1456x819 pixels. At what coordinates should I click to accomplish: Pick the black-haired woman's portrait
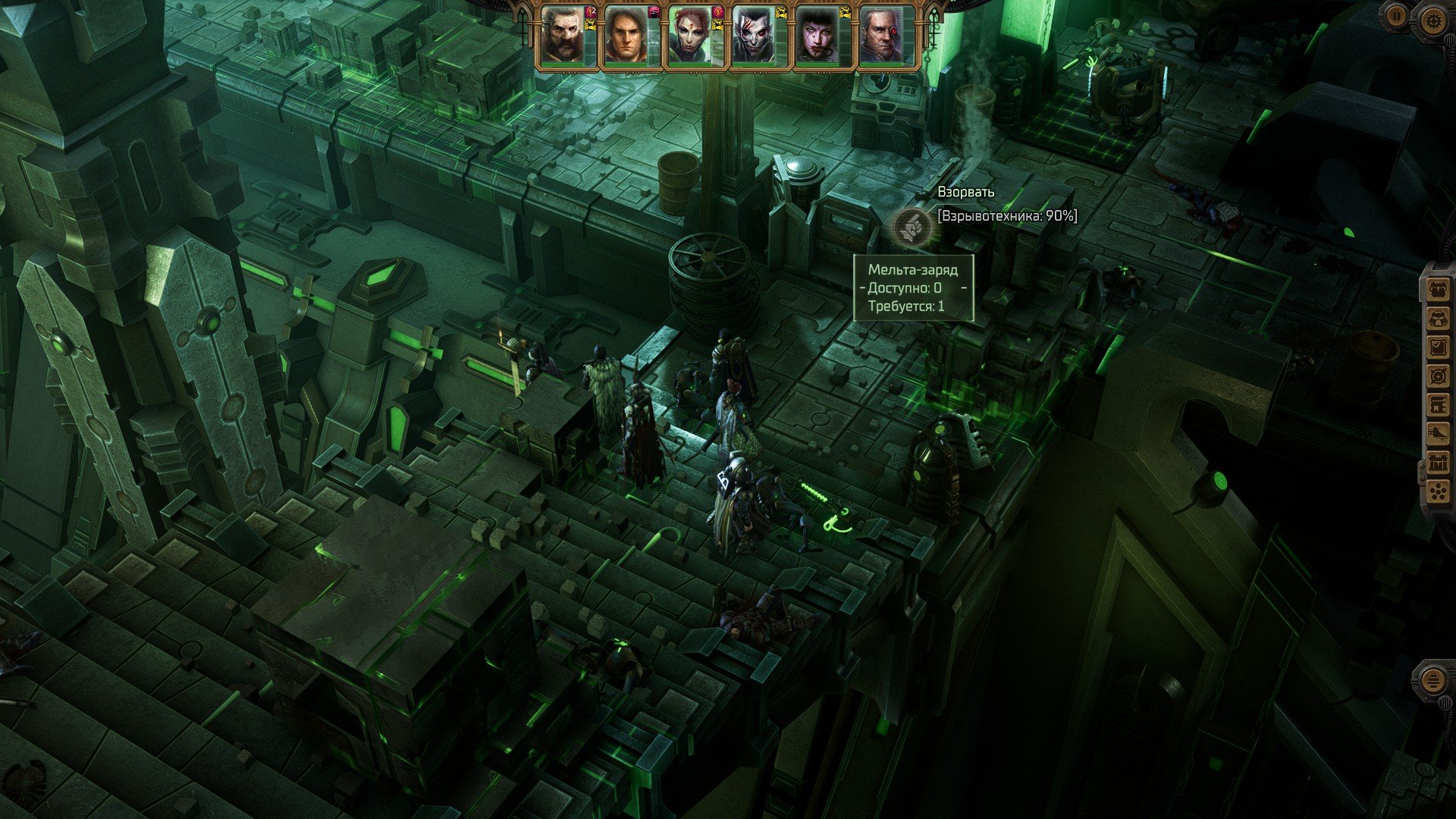[818, 36]
